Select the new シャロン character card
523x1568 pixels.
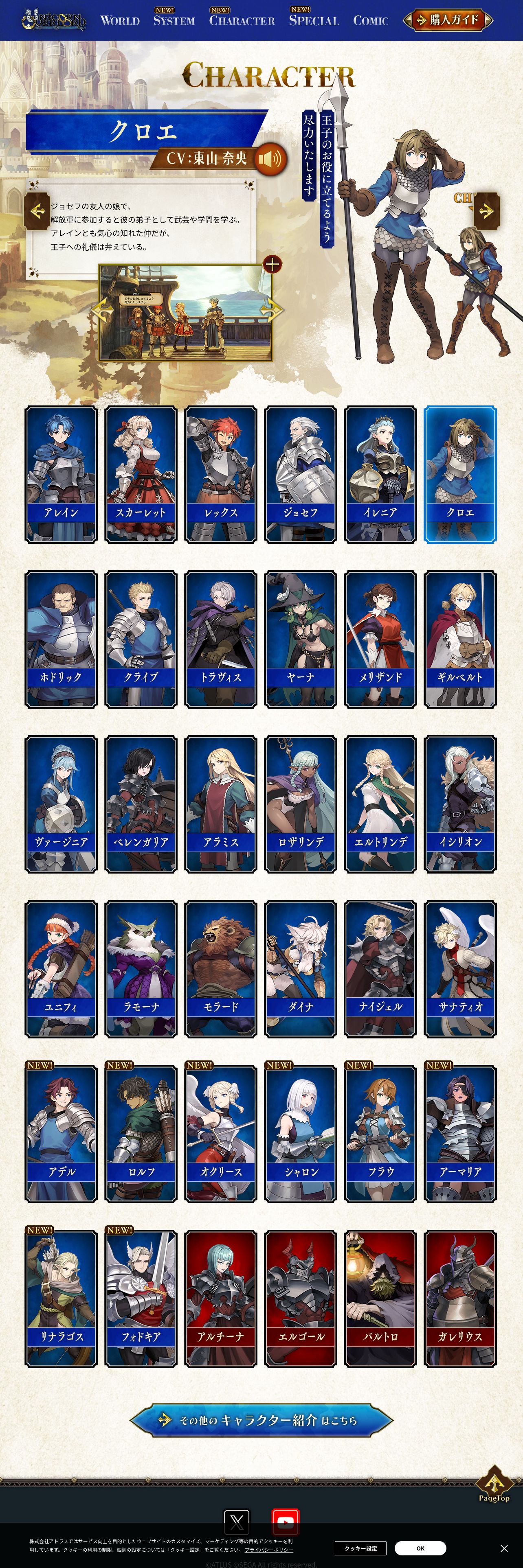pyautogui.click(x=300, y=1134)
